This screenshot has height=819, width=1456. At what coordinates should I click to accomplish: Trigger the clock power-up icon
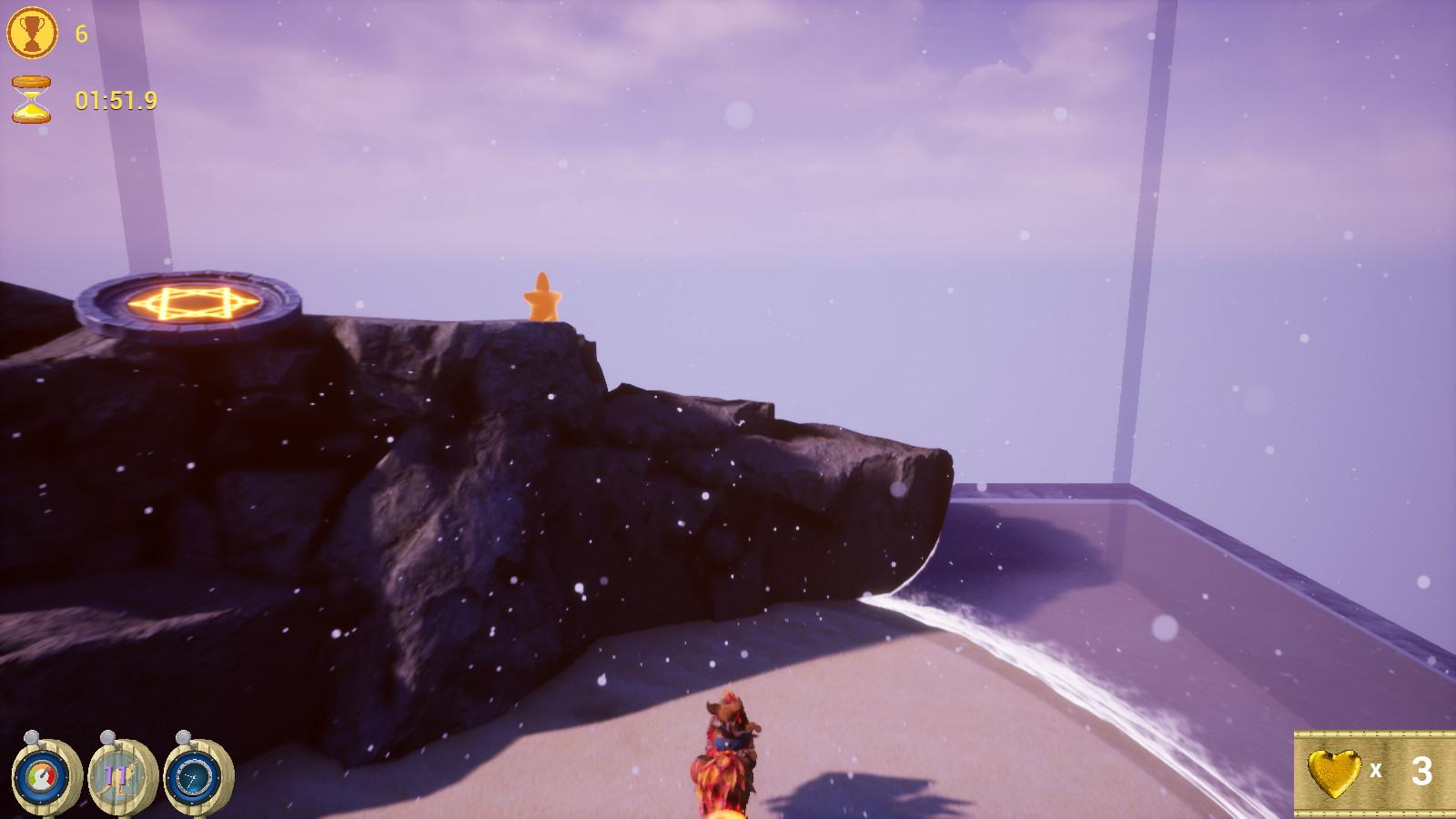click(194, 778)
